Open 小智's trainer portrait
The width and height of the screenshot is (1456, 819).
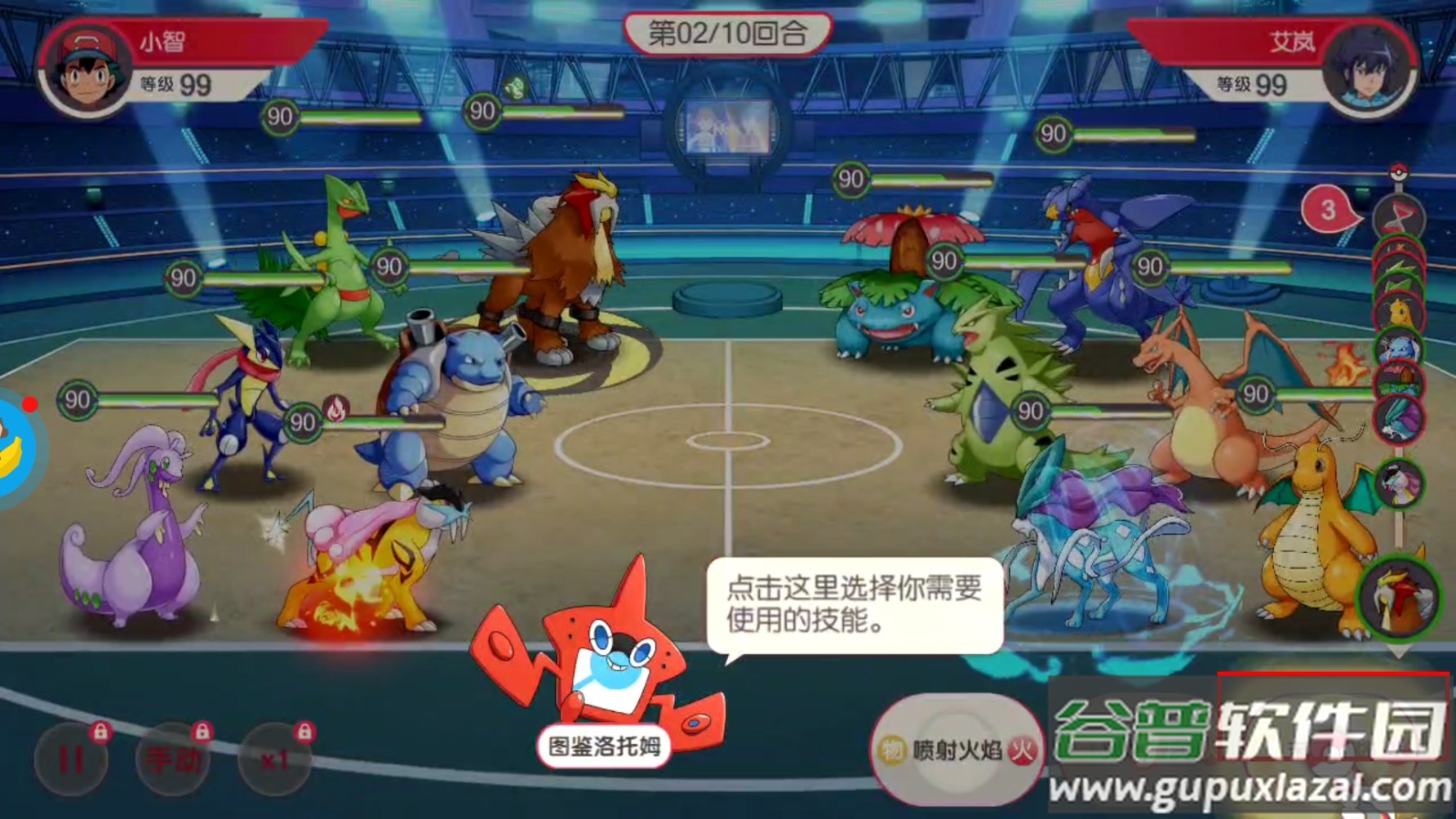[x=87, y=69]
